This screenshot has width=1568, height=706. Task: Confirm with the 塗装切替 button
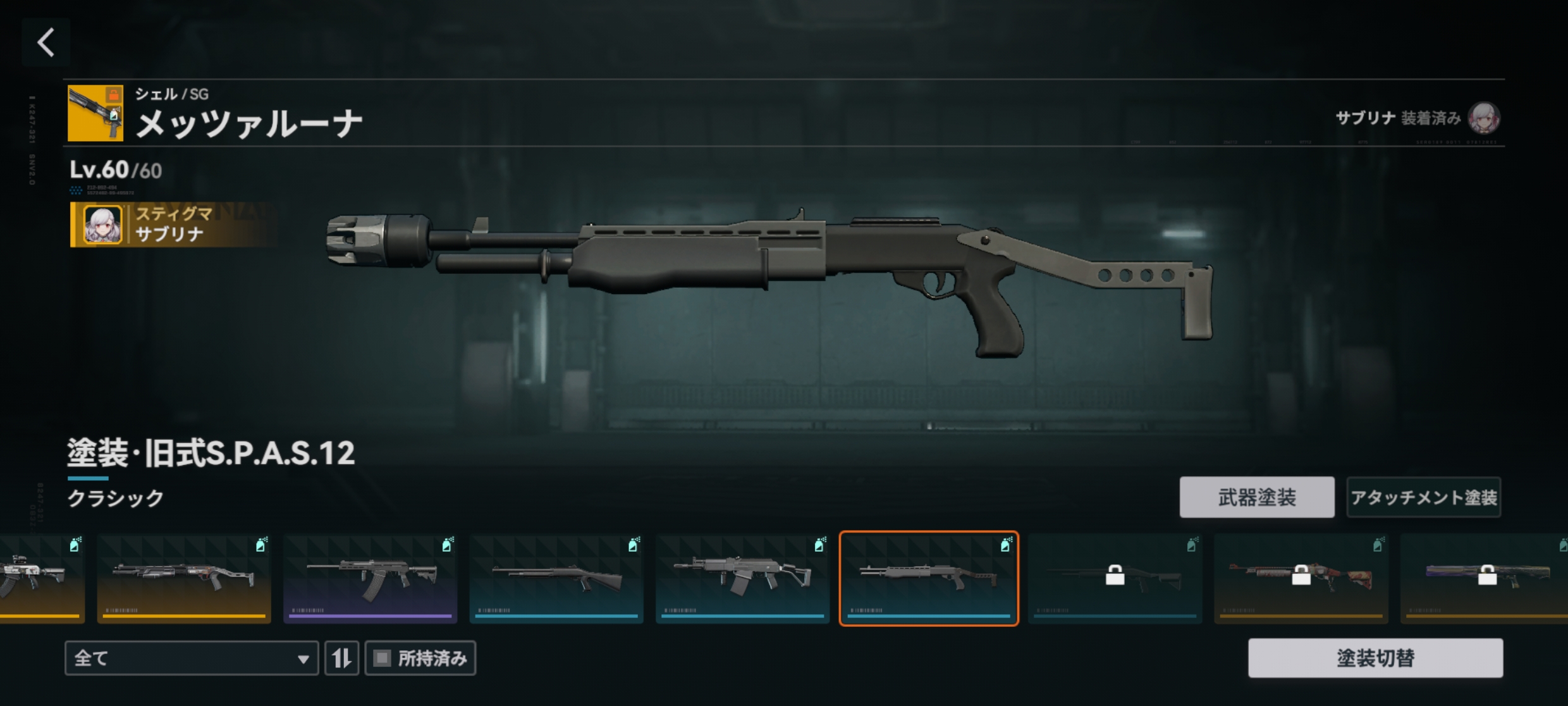(x=1375, y=658)
